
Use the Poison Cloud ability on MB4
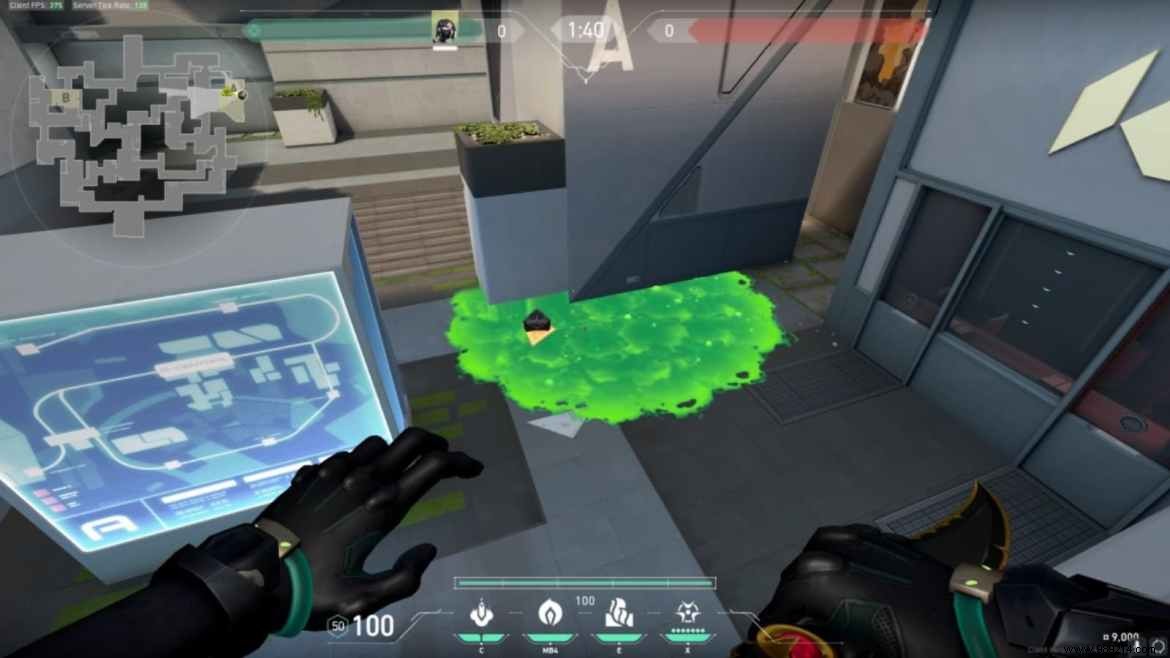[551, 613]
